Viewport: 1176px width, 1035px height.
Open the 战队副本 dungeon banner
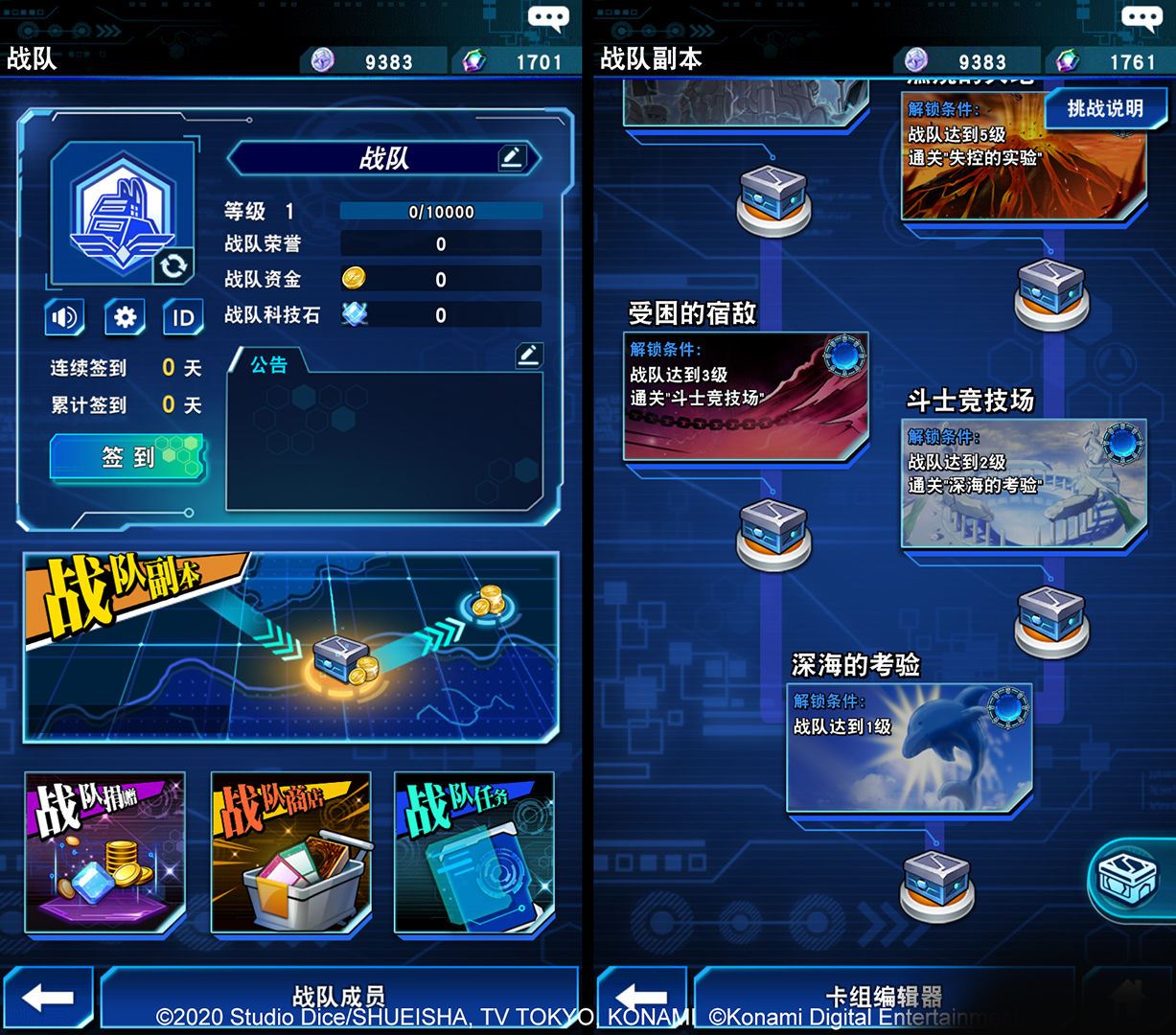pos(291,645)
